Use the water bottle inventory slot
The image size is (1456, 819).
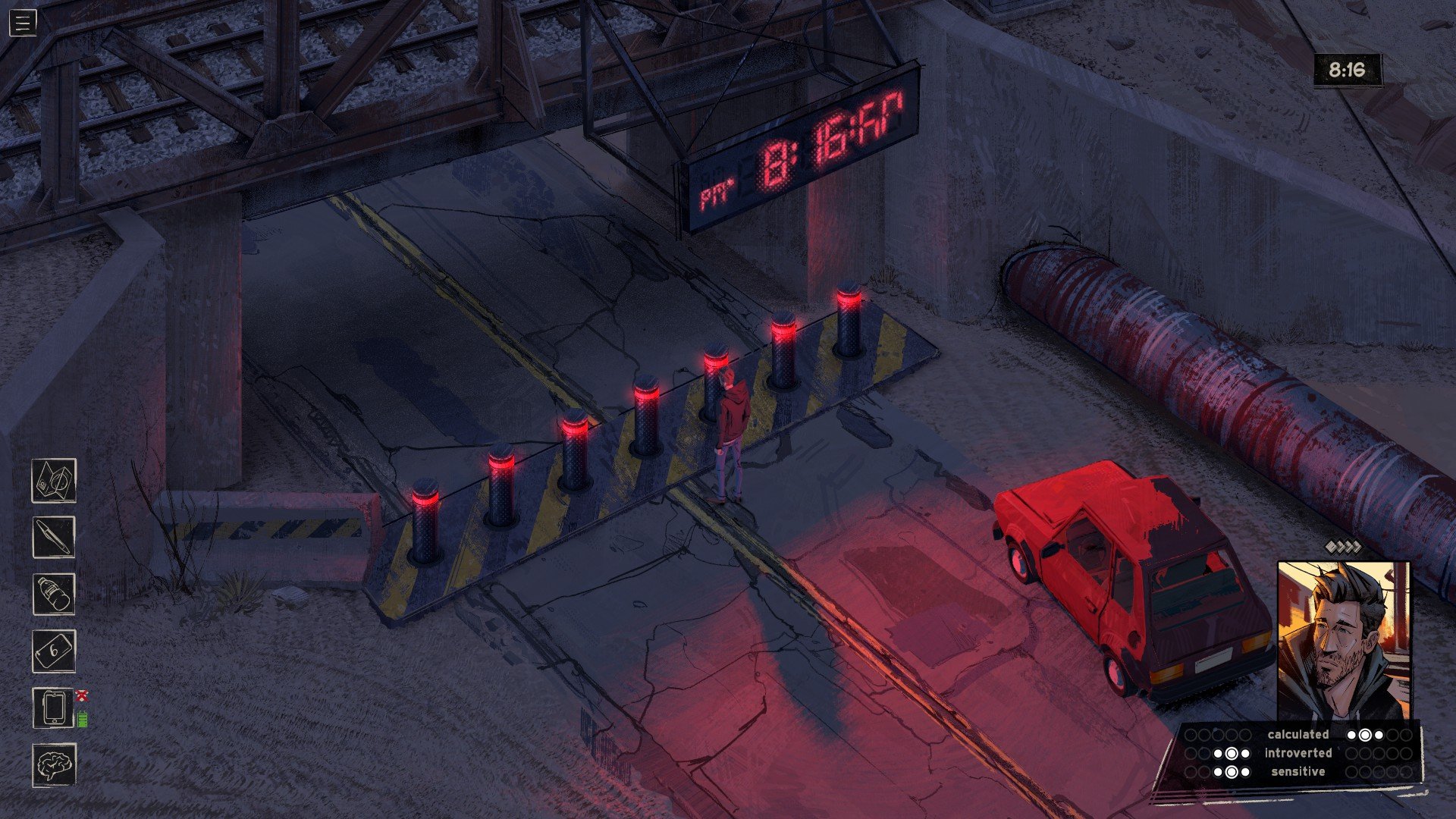(54, 594)
